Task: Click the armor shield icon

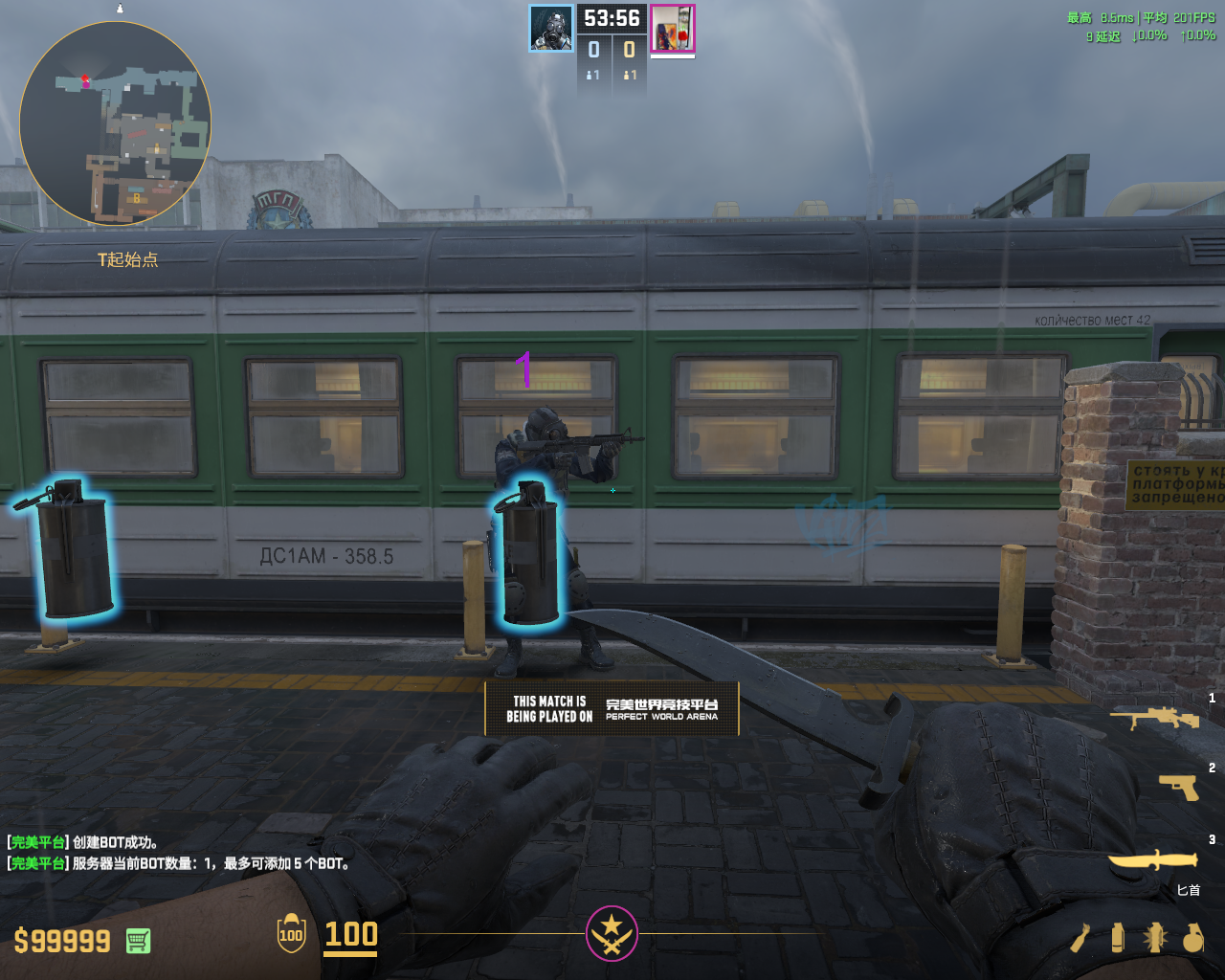Action: 291,934
